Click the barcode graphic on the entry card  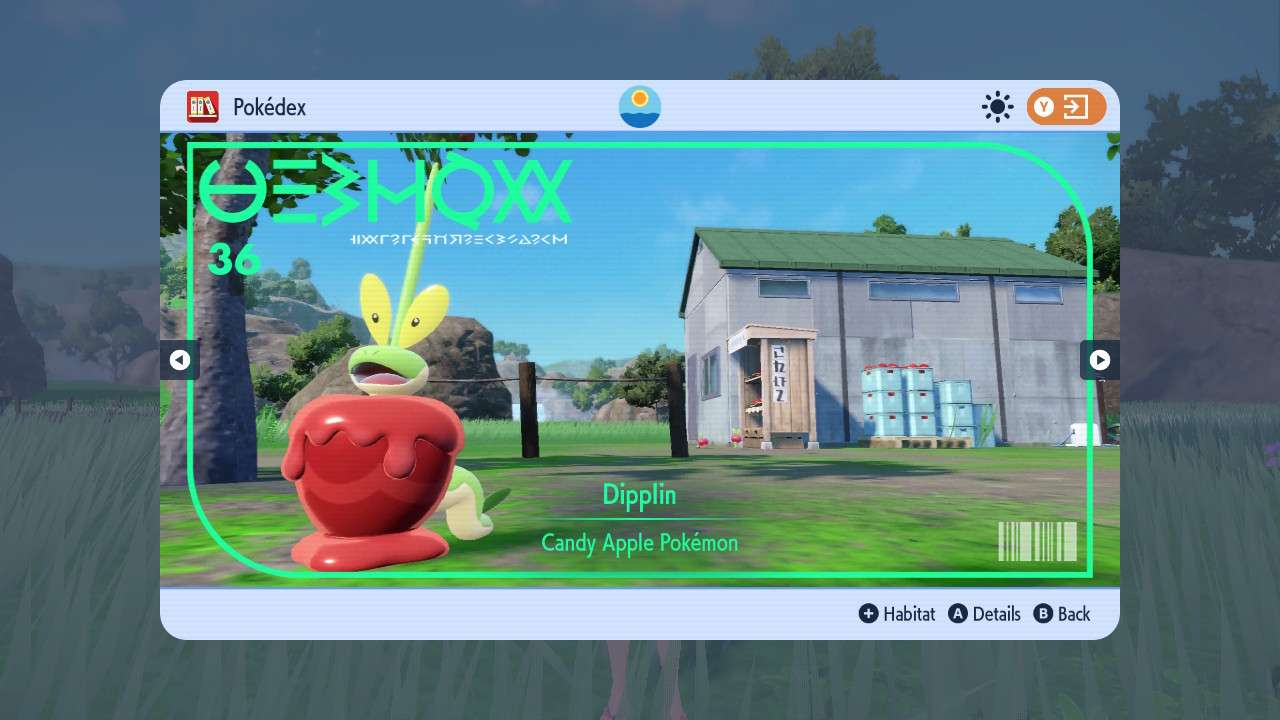(x=1037, y=541)
